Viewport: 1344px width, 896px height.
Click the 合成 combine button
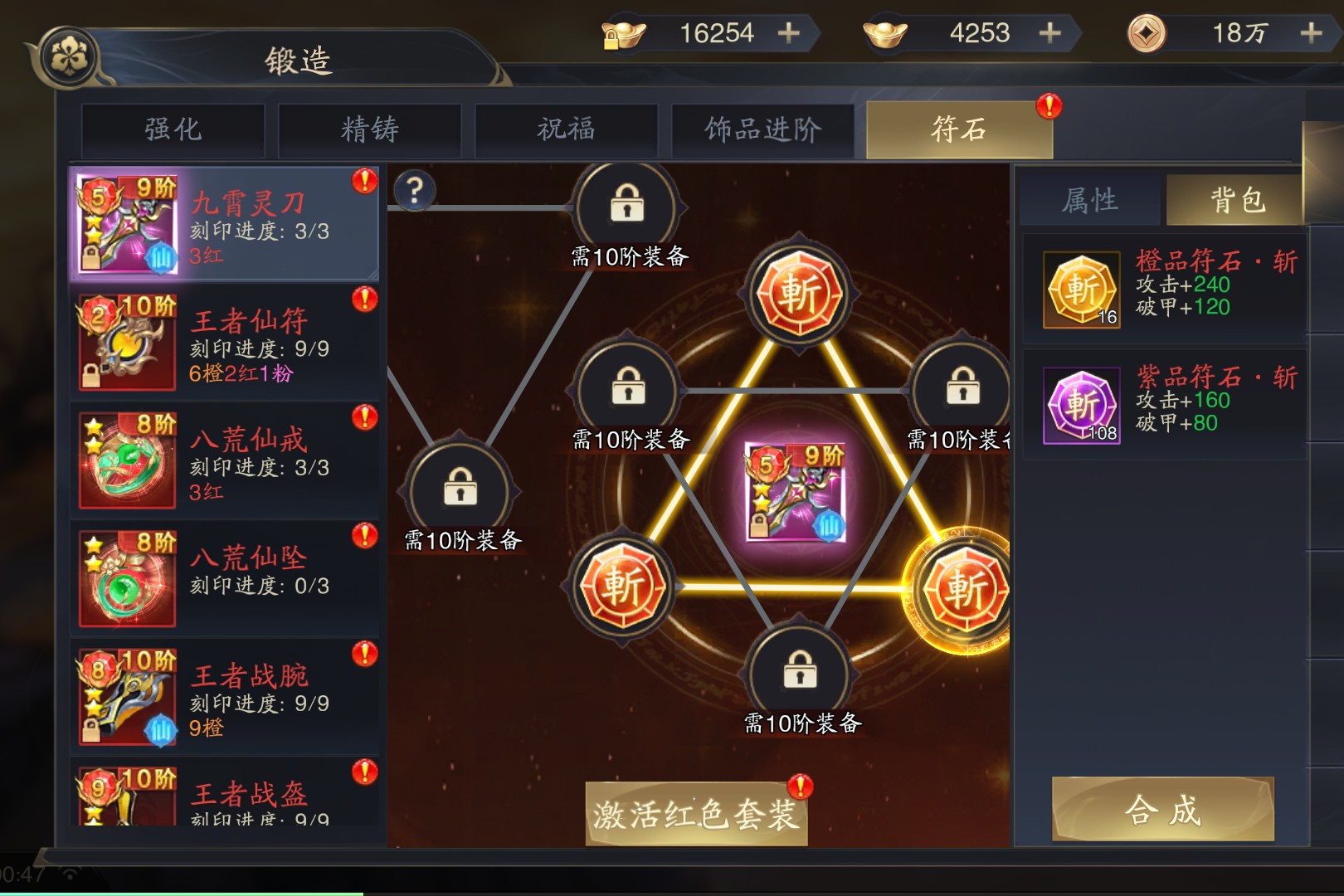click(x=1162, y=810)
